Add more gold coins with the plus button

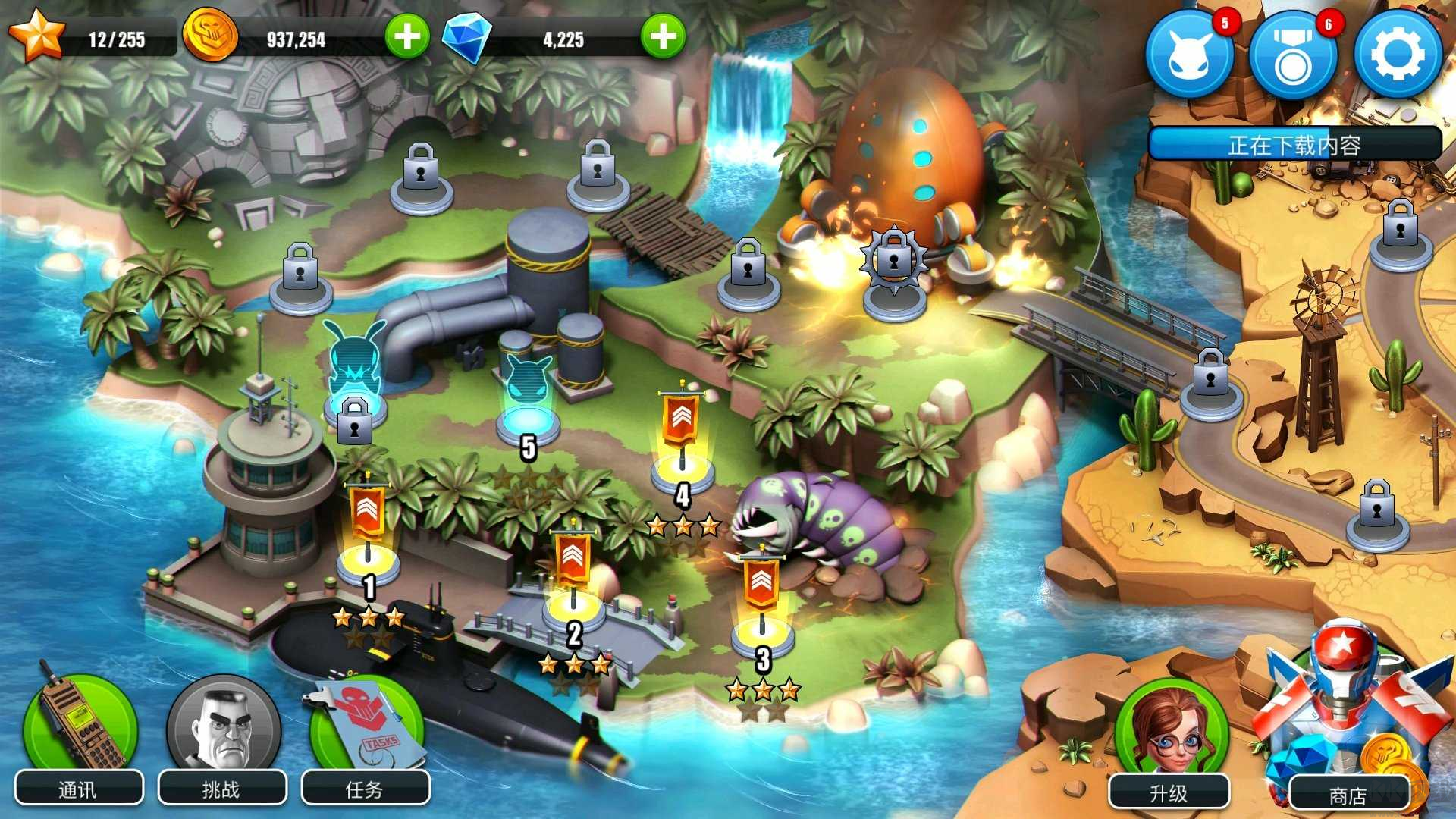click(x=407, y=36)
